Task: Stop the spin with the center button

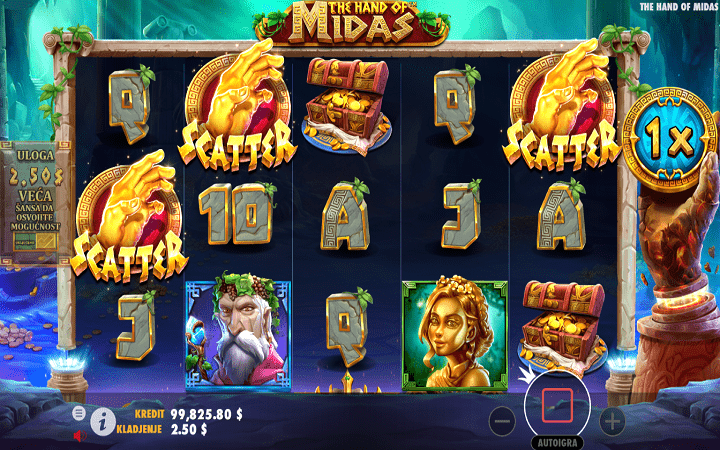Action: pos(557,405)
